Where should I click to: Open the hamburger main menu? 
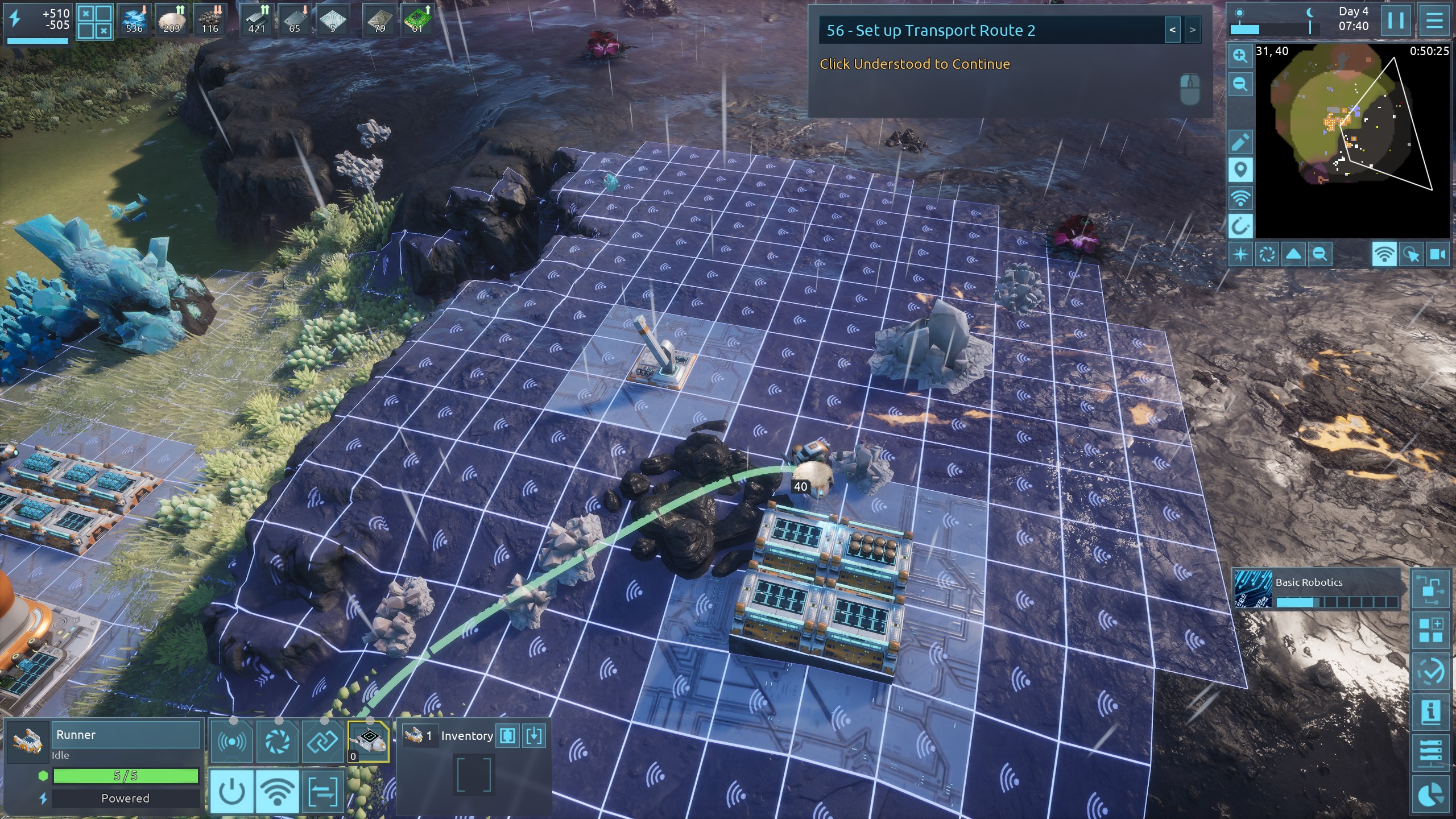(1434, 21)
